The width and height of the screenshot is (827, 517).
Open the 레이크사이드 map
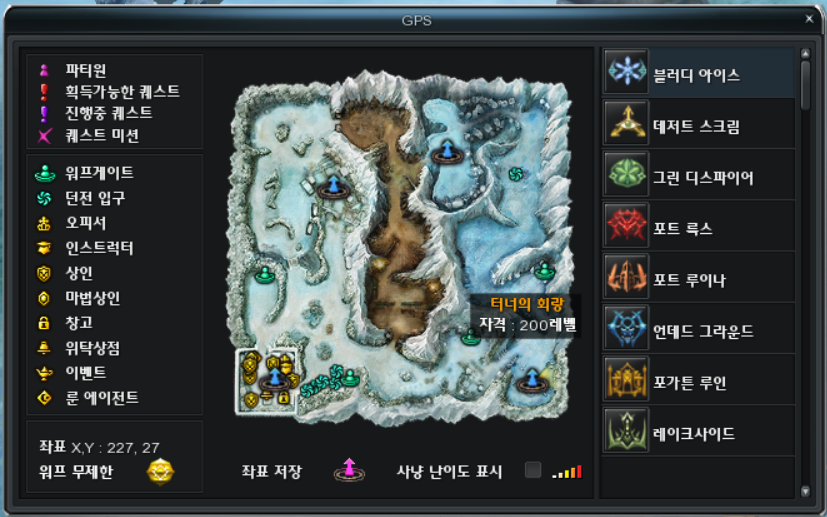pos(699,433)
